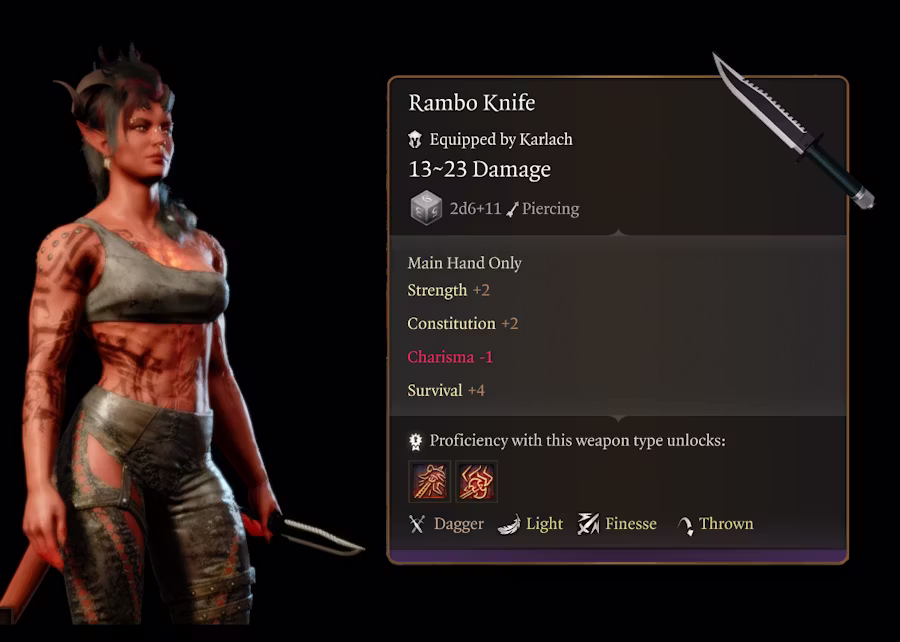Viewport: 900px width, 642px height.
Task: Select the leaping figure weapon skill icon
Action: (430, 482)
